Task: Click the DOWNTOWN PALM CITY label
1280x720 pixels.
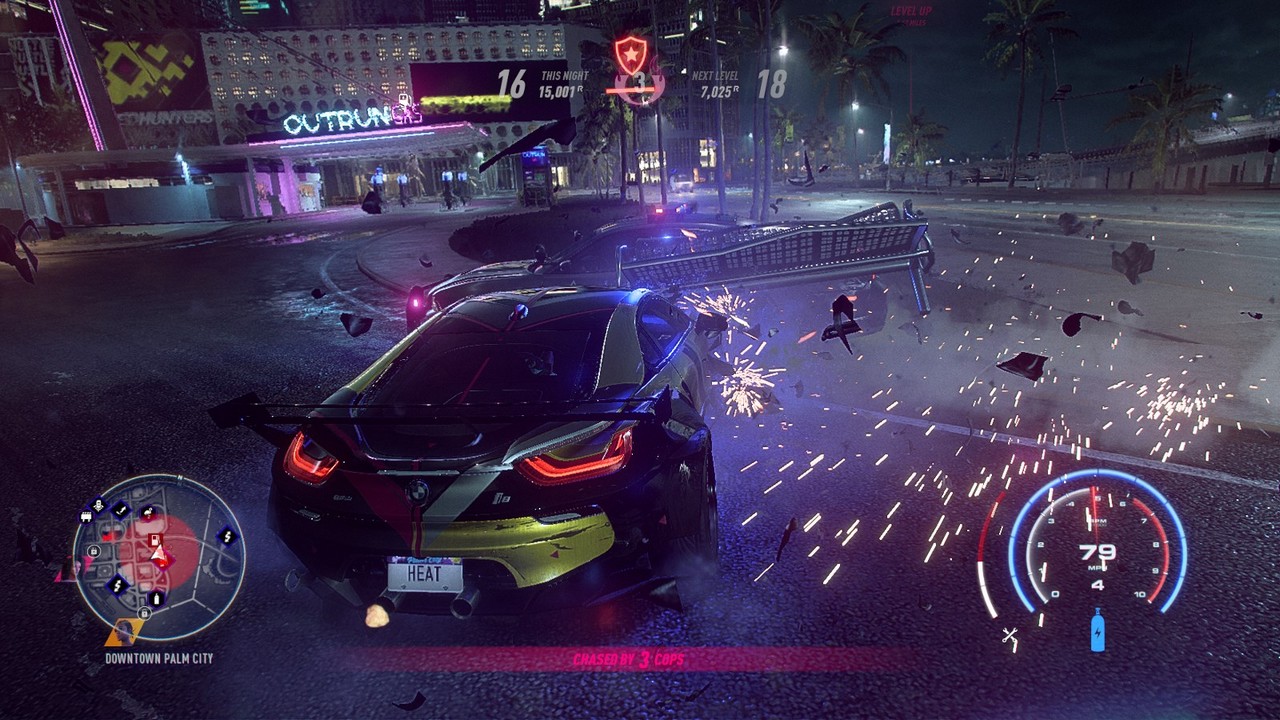Action: coord(159,656)
